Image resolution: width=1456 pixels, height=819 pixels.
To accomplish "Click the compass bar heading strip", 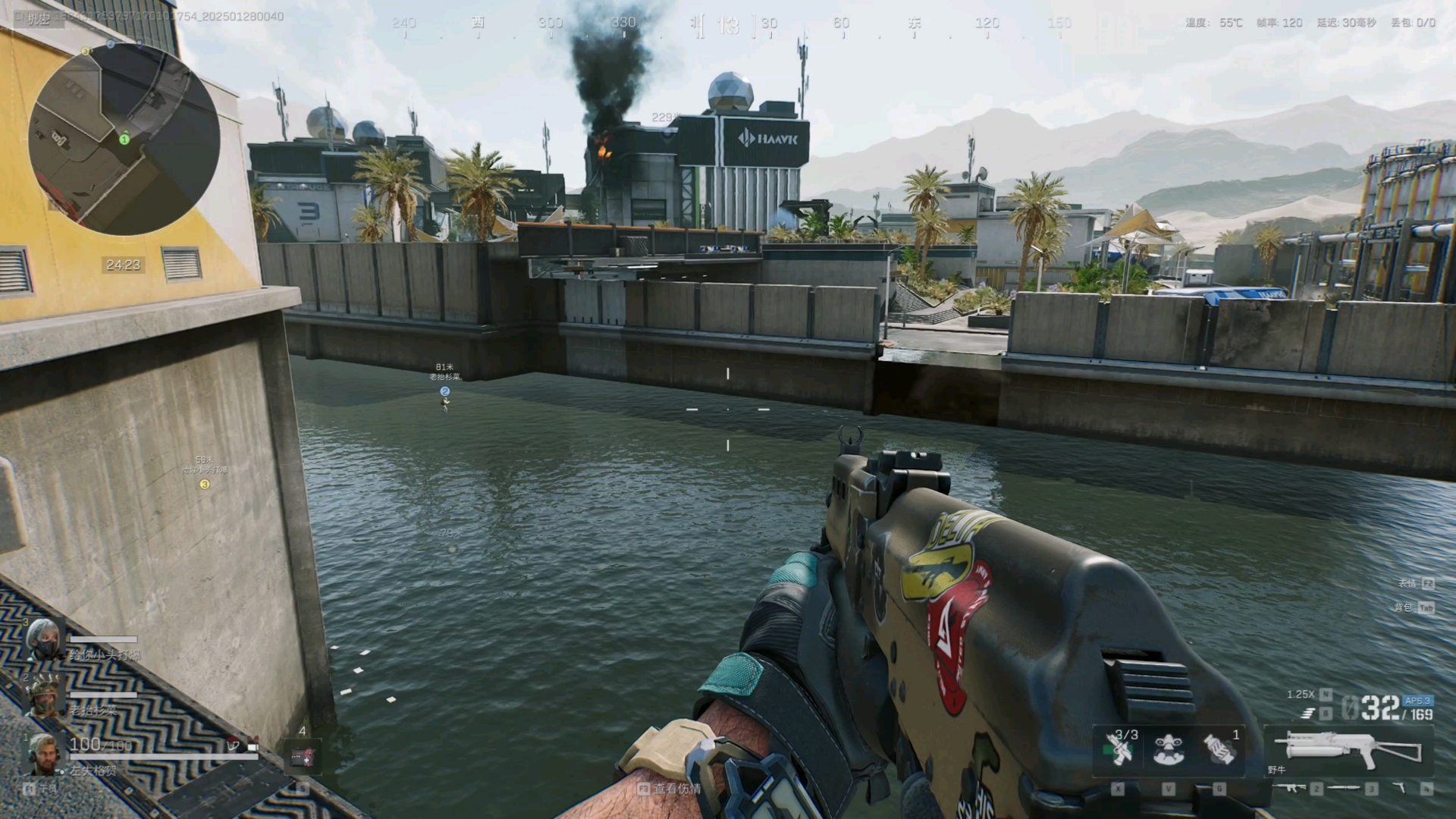I will click(728, 24).
